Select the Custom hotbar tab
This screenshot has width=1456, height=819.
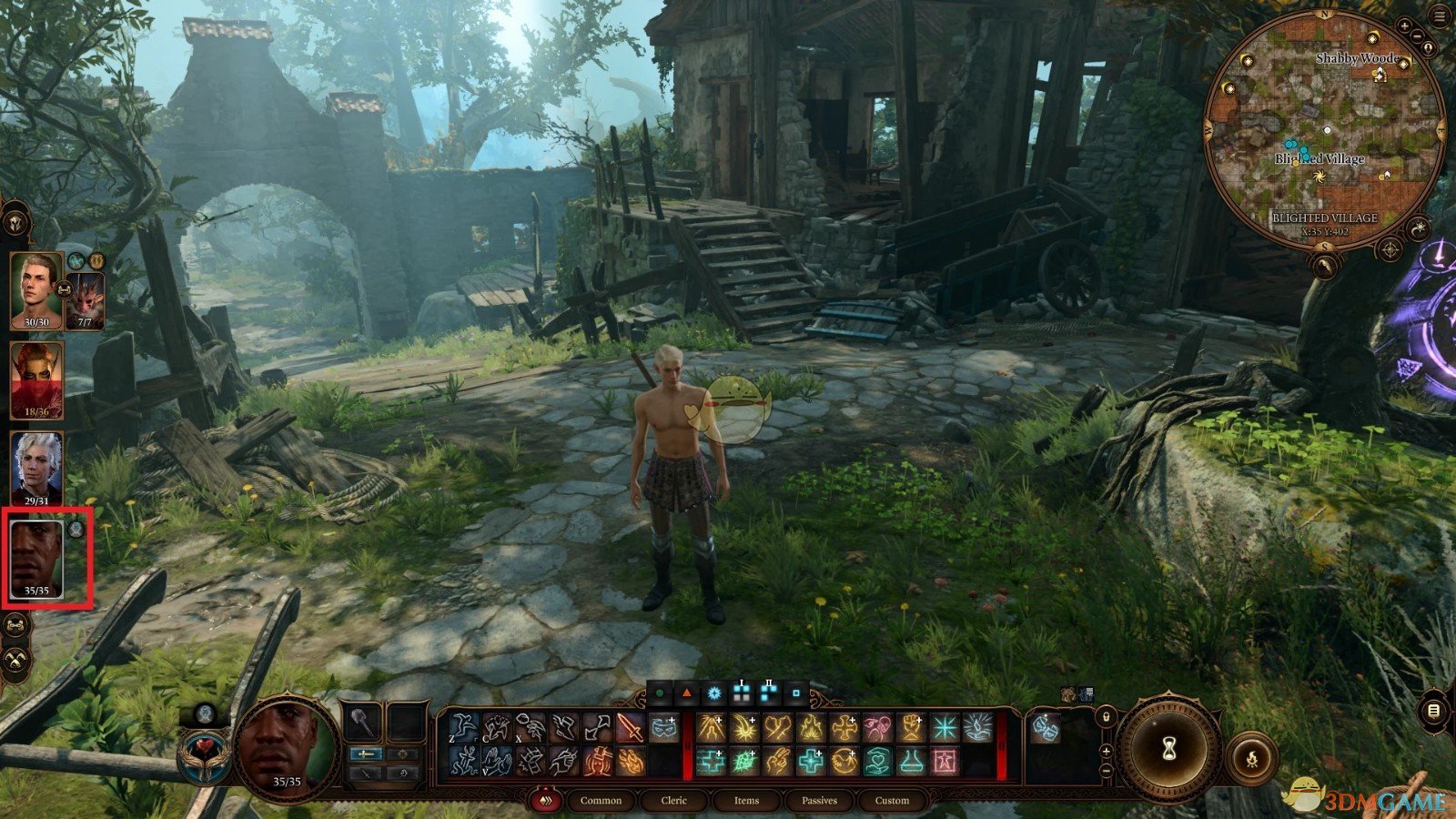click(892, 801)
